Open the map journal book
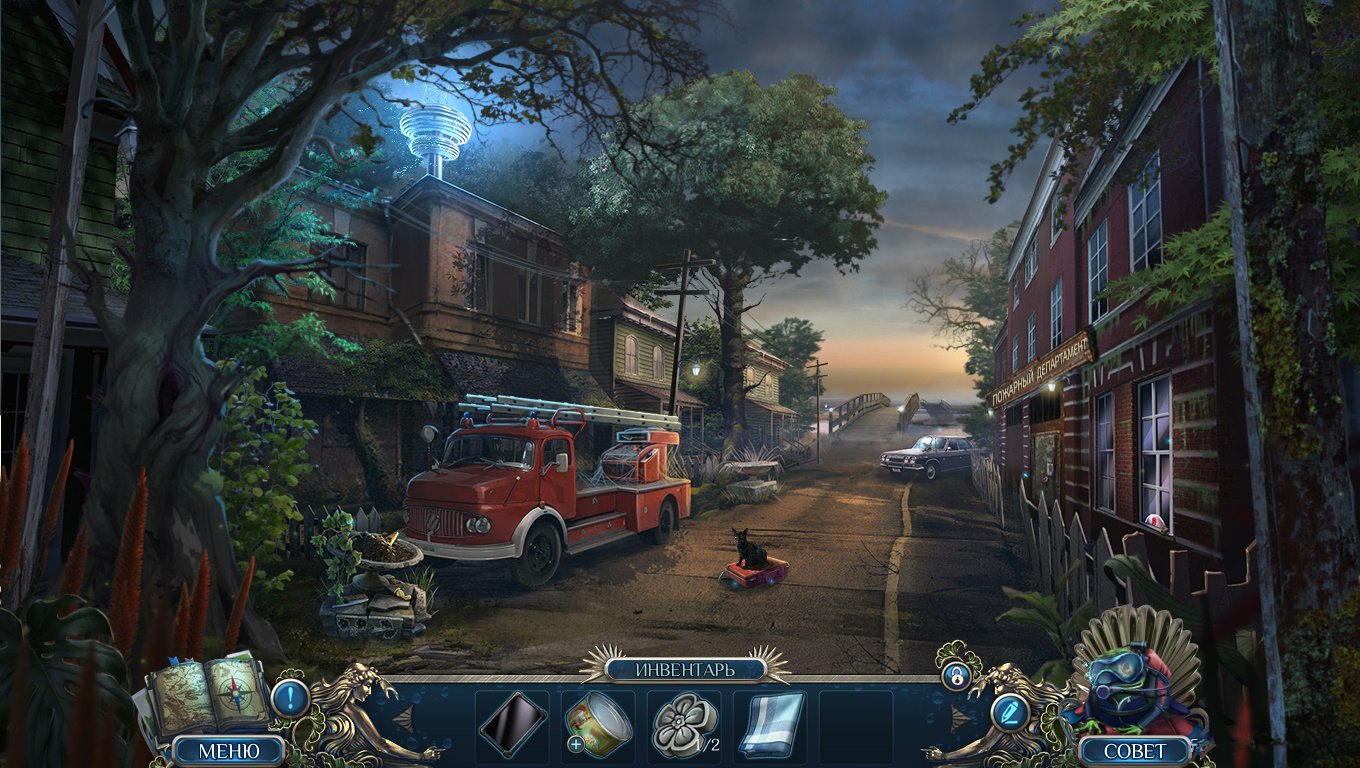 [207, 693]
